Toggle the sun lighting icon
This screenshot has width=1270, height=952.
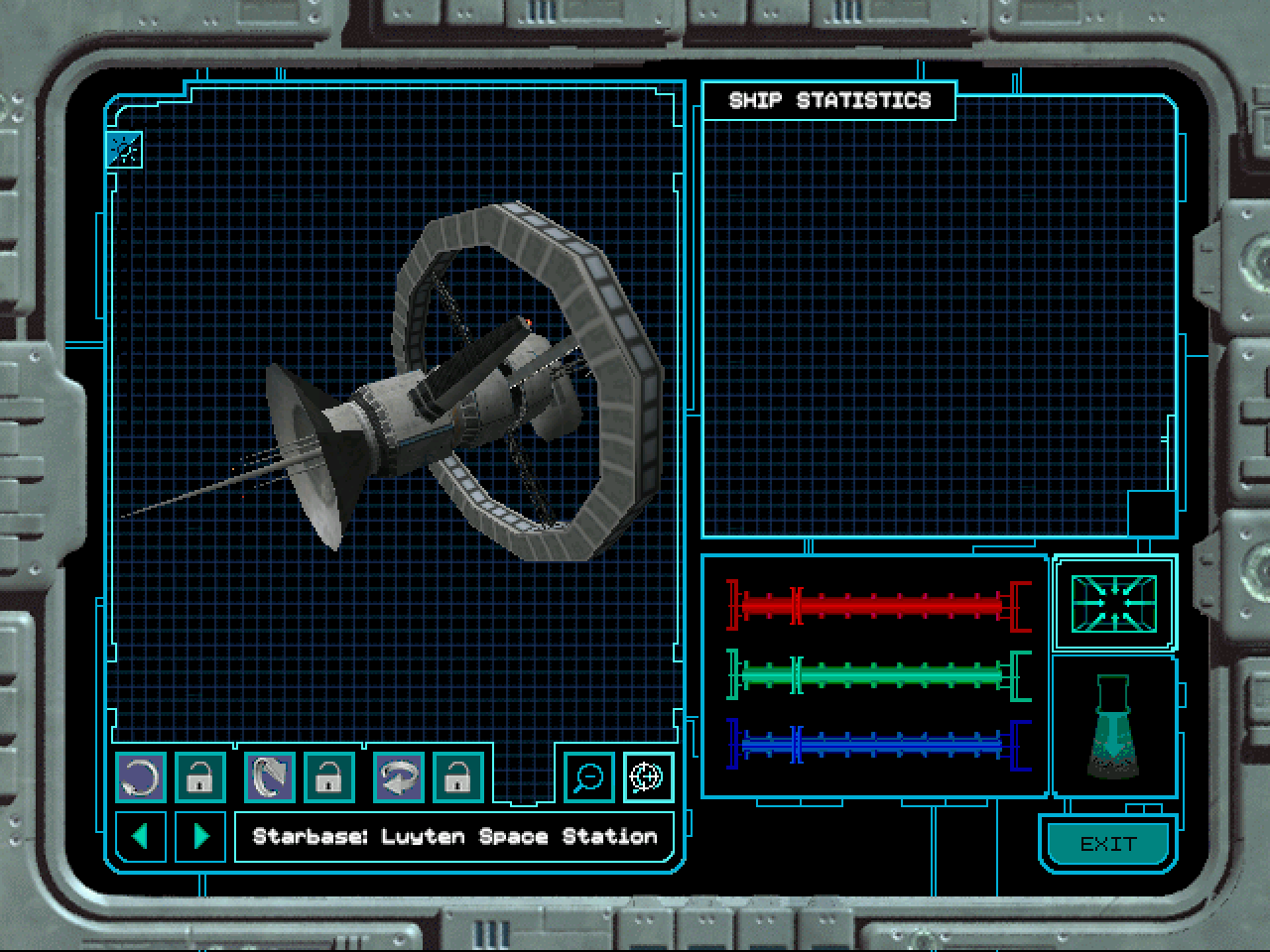pos(125,150)
